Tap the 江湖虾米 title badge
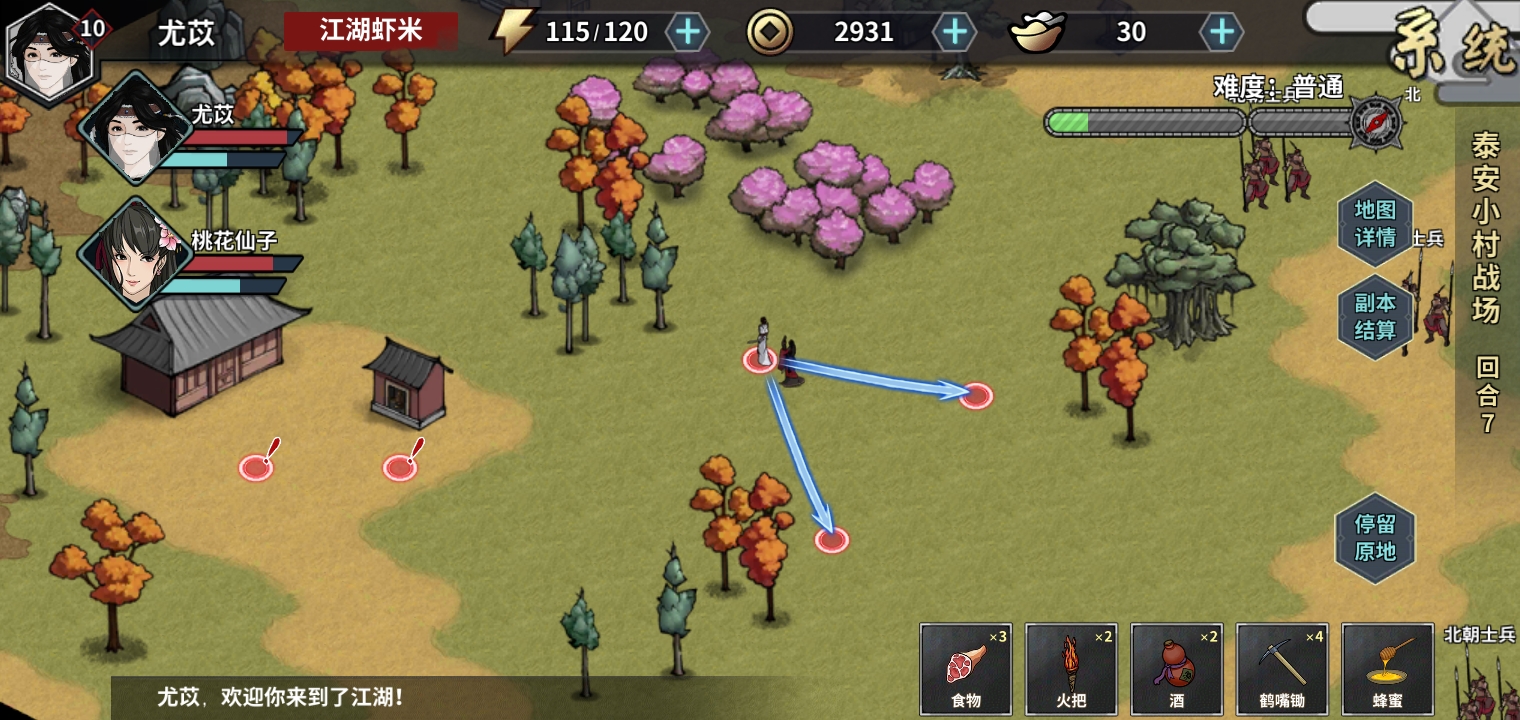Image resolution: width=1520 pixels, height=720 pixels. [x=371, y=31]
